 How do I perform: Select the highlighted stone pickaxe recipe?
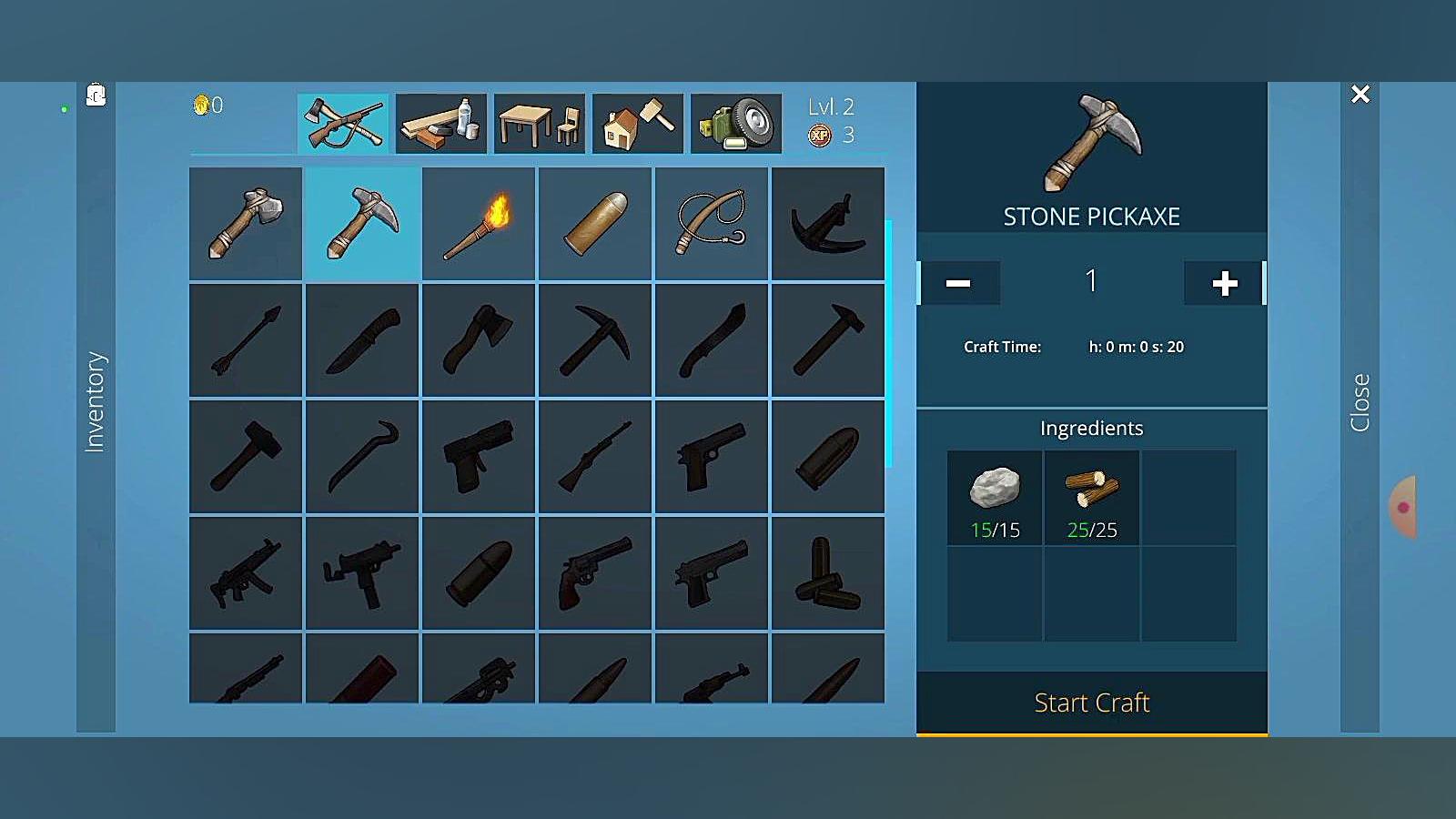(x=362, y=223)
